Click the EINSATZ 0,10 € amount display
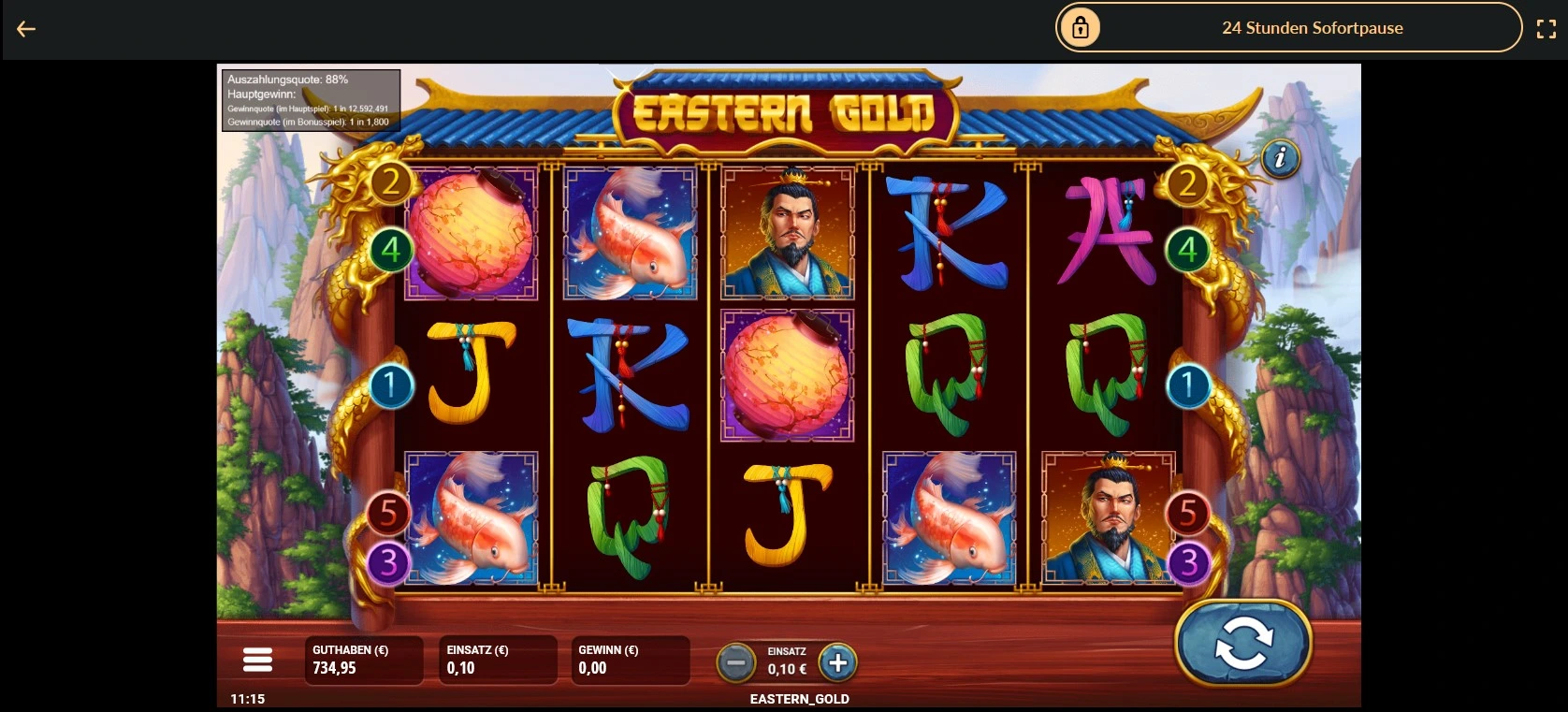1568x712 pixels. point(498,660)
